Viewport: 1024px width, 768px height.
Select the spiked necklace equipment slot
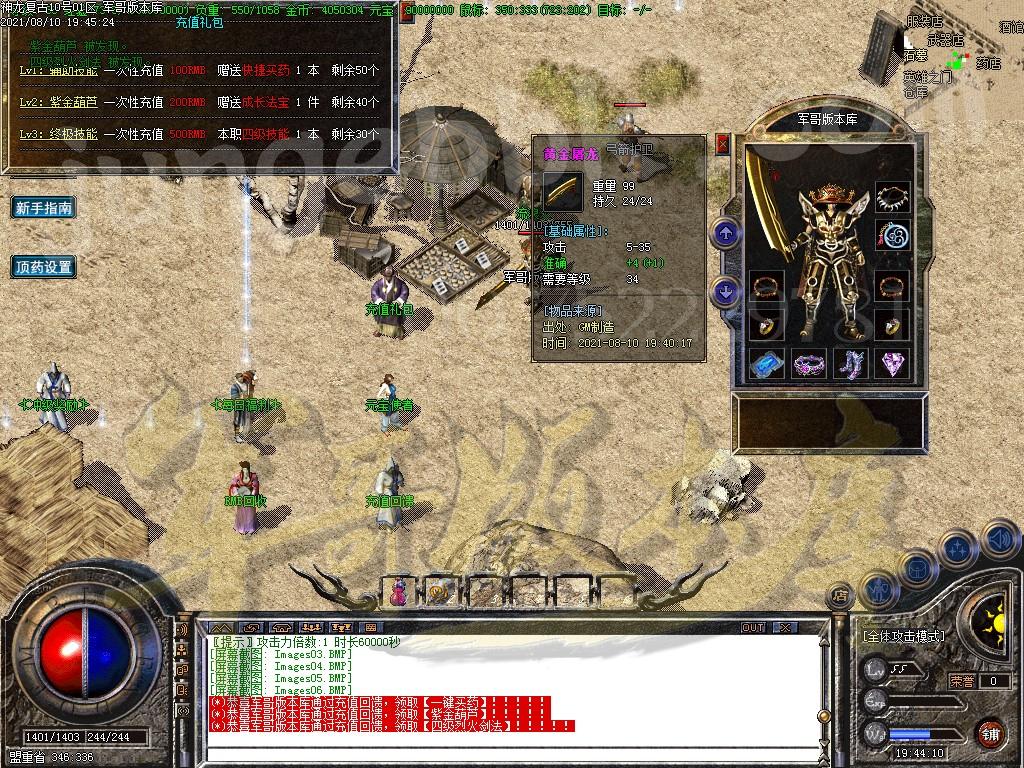click(891, 197)
